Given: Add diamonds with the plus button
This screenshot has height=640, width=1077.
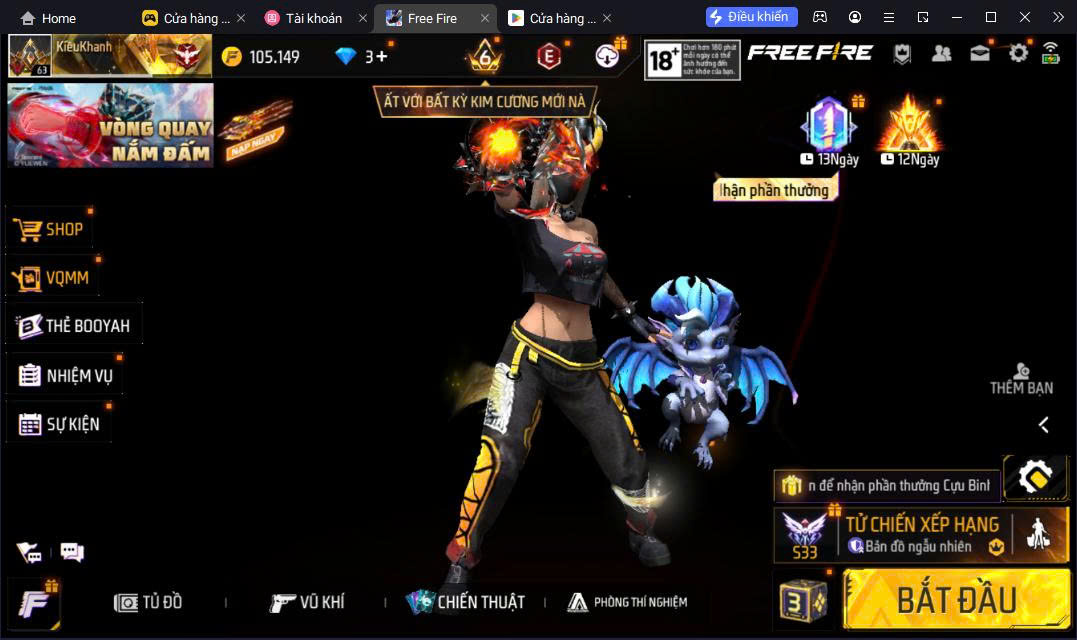Looking at the screenshot, I should point(381,56).
